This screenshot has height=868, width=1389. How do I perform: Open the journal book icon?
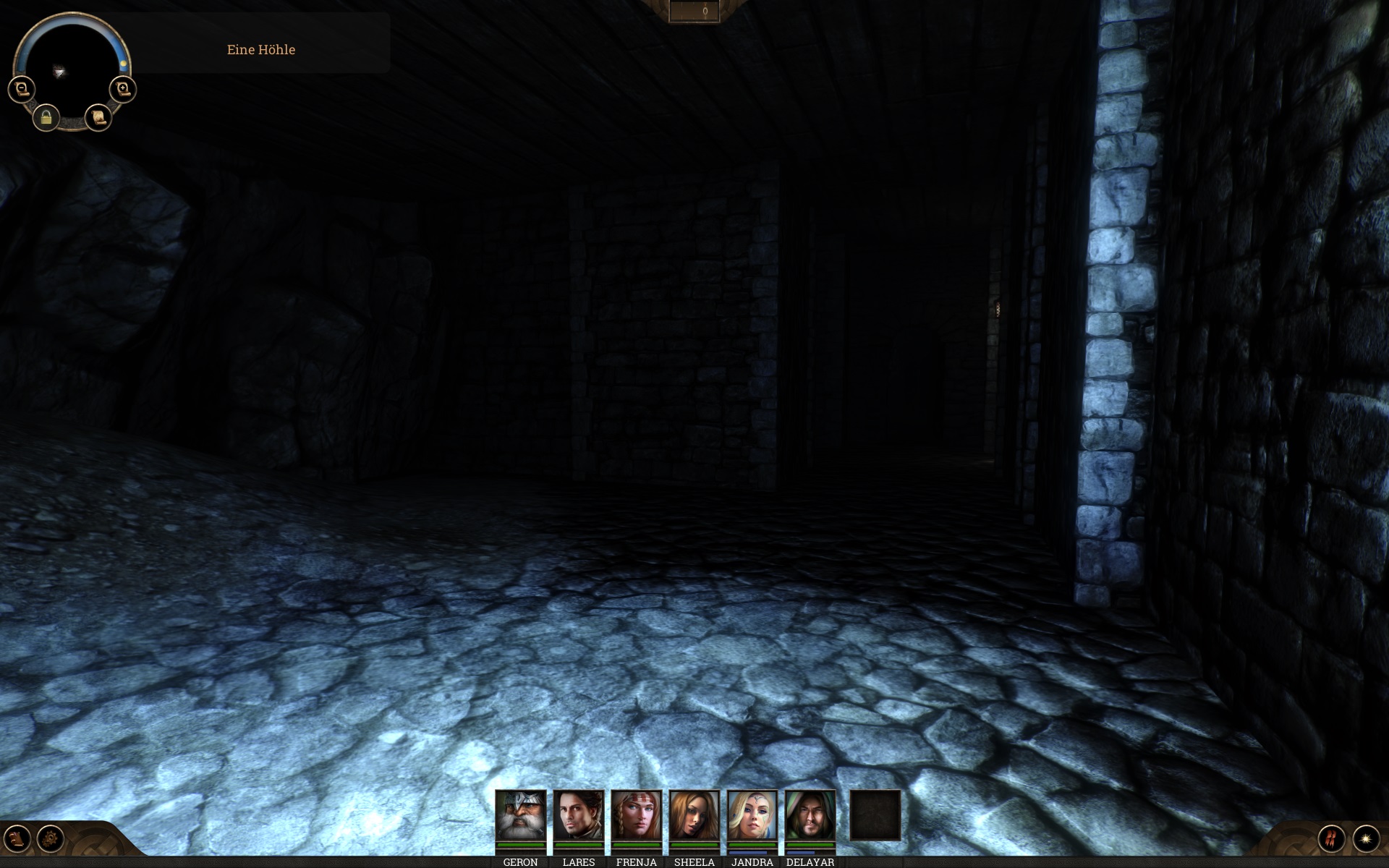(x=17, y=839)
